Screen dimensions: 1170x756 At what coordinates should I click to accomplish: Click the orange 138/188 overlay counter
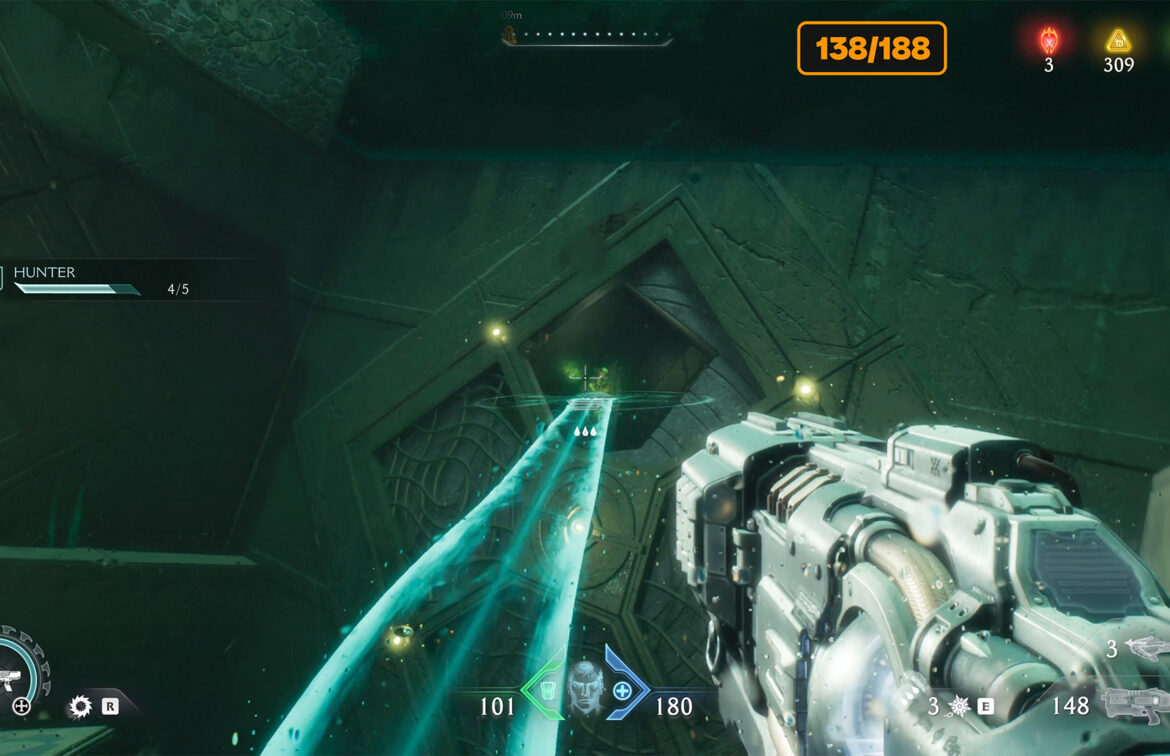871,48
